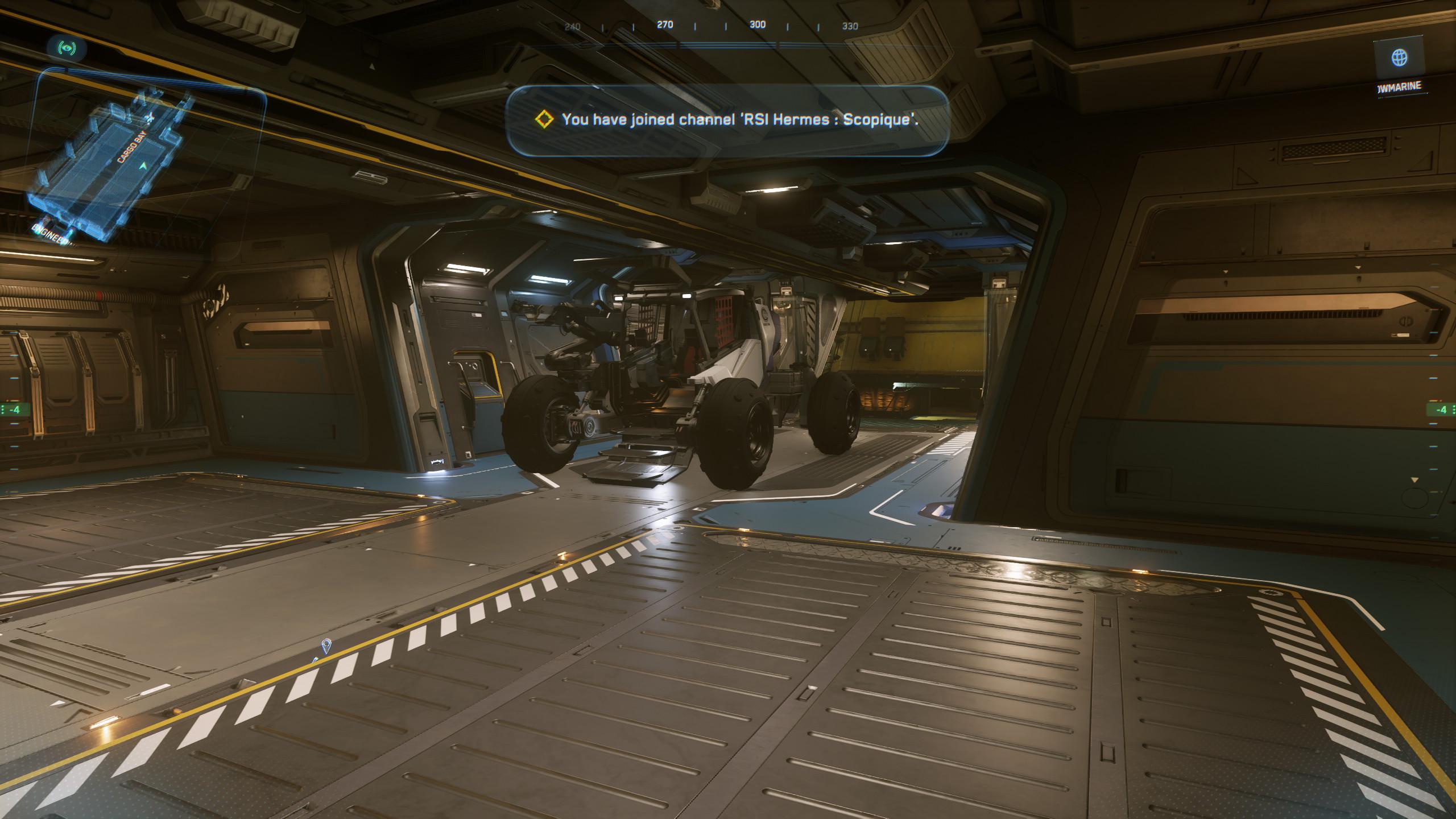
Task: Select the globe icon above JWMARINE
Action: click(1399, 57)
